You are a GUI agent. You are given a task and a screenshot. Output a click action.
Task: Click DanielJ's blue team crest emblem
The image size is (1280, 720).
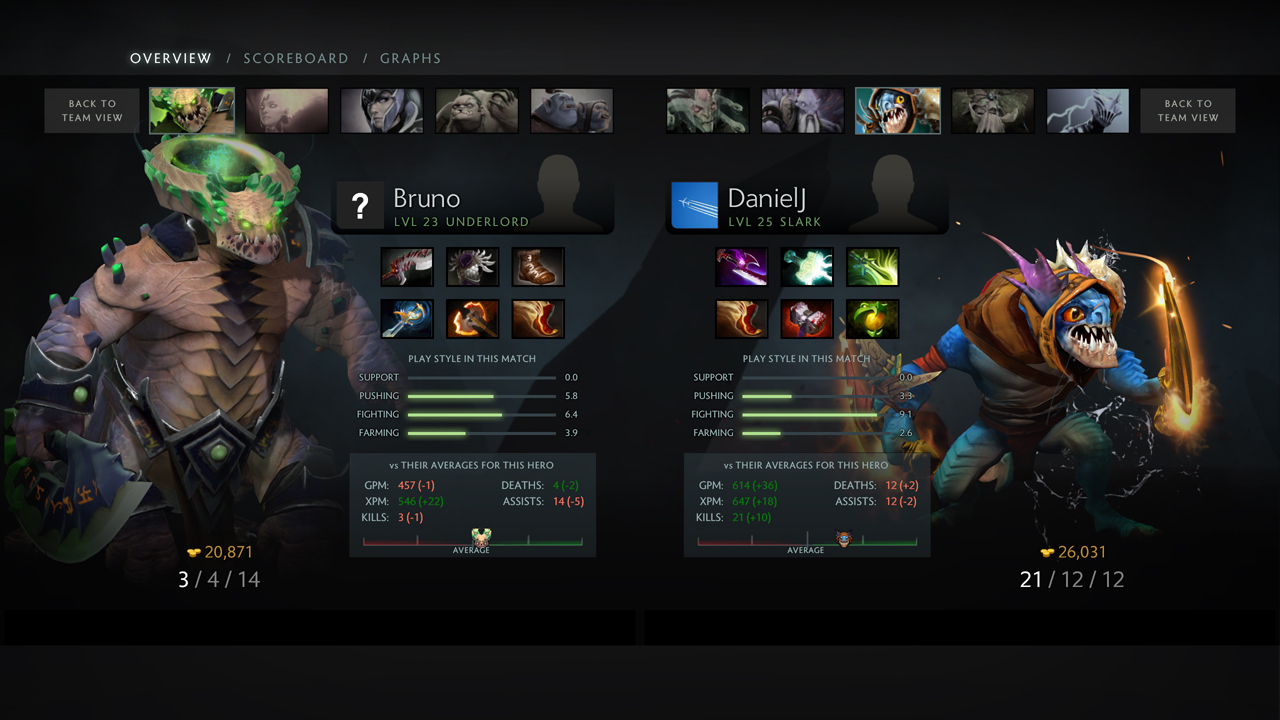coord(694,205)
